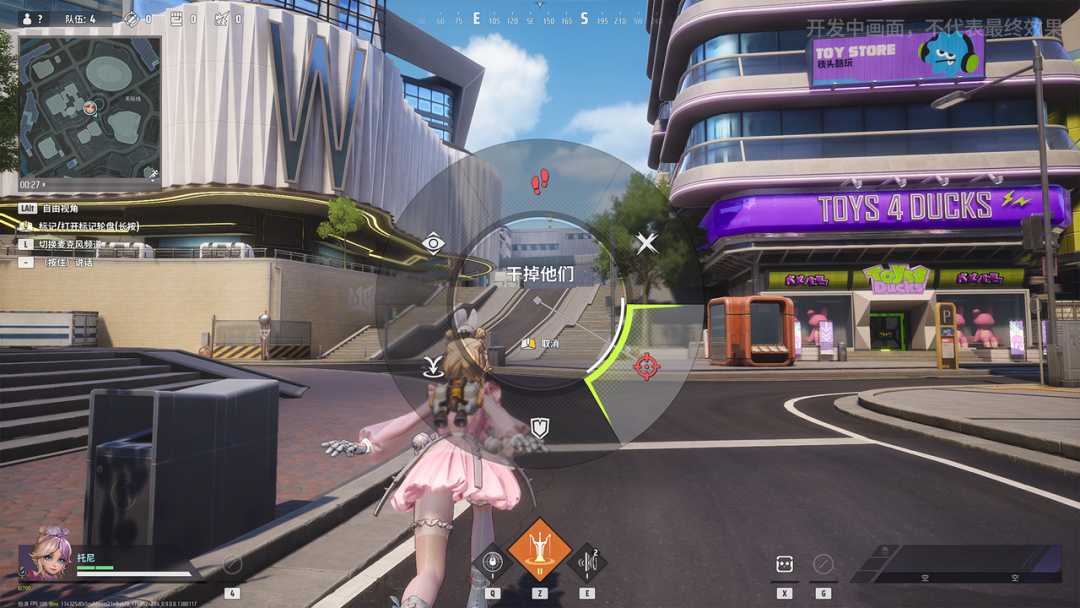
Task: Select the downward arrow gather marker on wheel
Action: coord(433,366)
